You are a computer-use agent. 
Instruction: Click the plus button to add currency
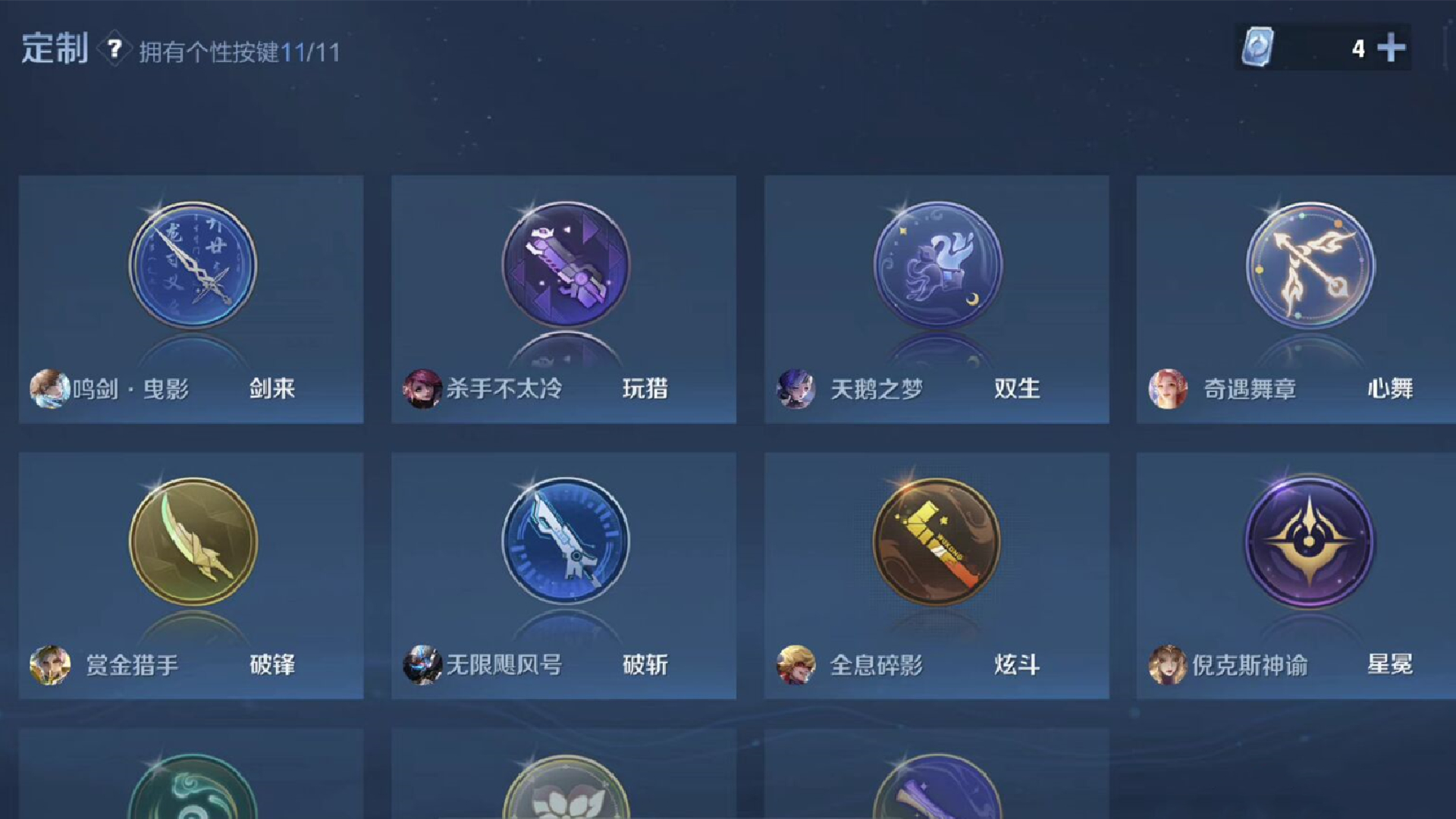tap(1393, 48)
